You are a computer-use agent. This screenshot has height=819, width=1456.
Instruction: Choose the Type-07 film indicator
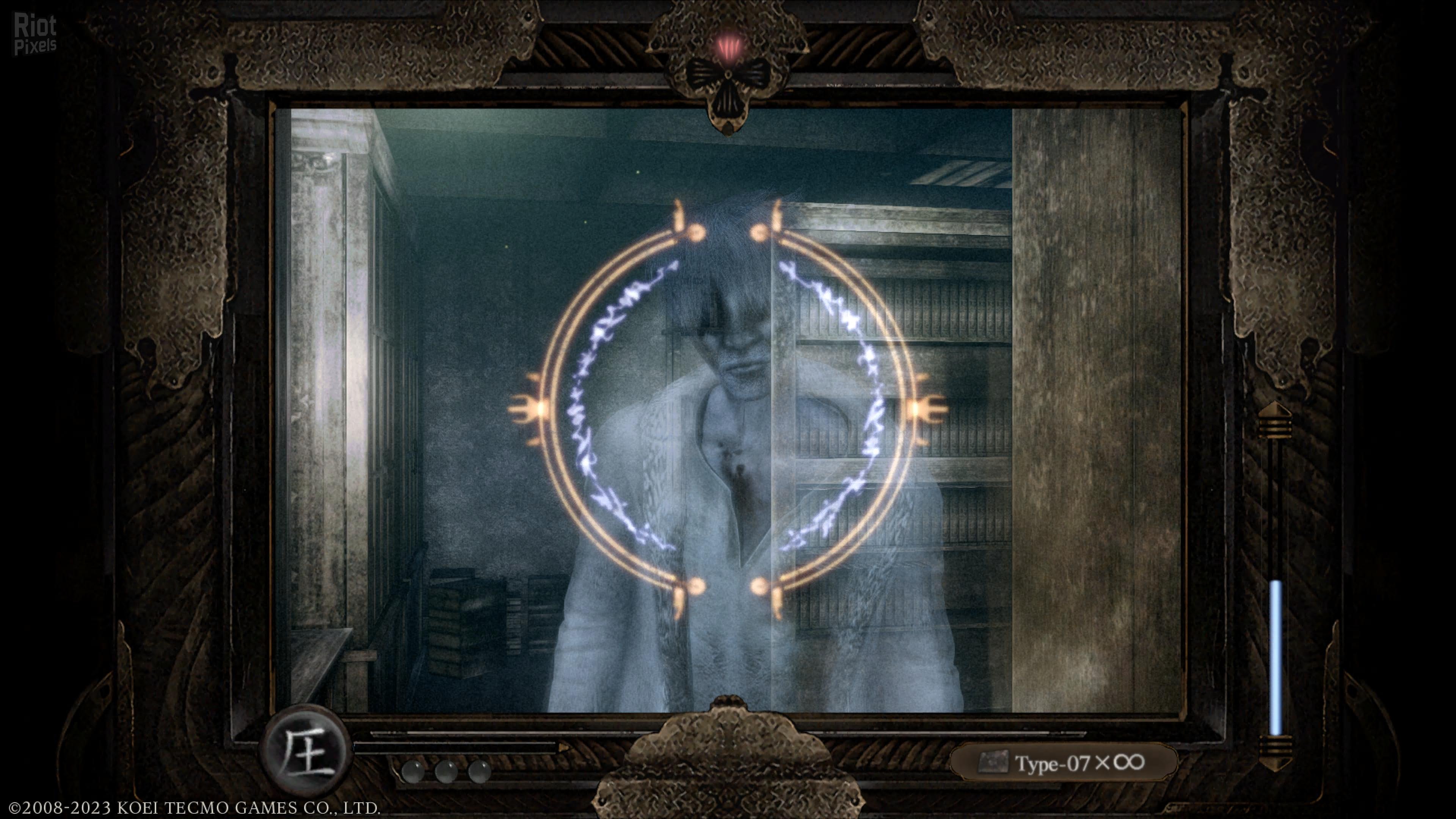tap(1063, 763)
